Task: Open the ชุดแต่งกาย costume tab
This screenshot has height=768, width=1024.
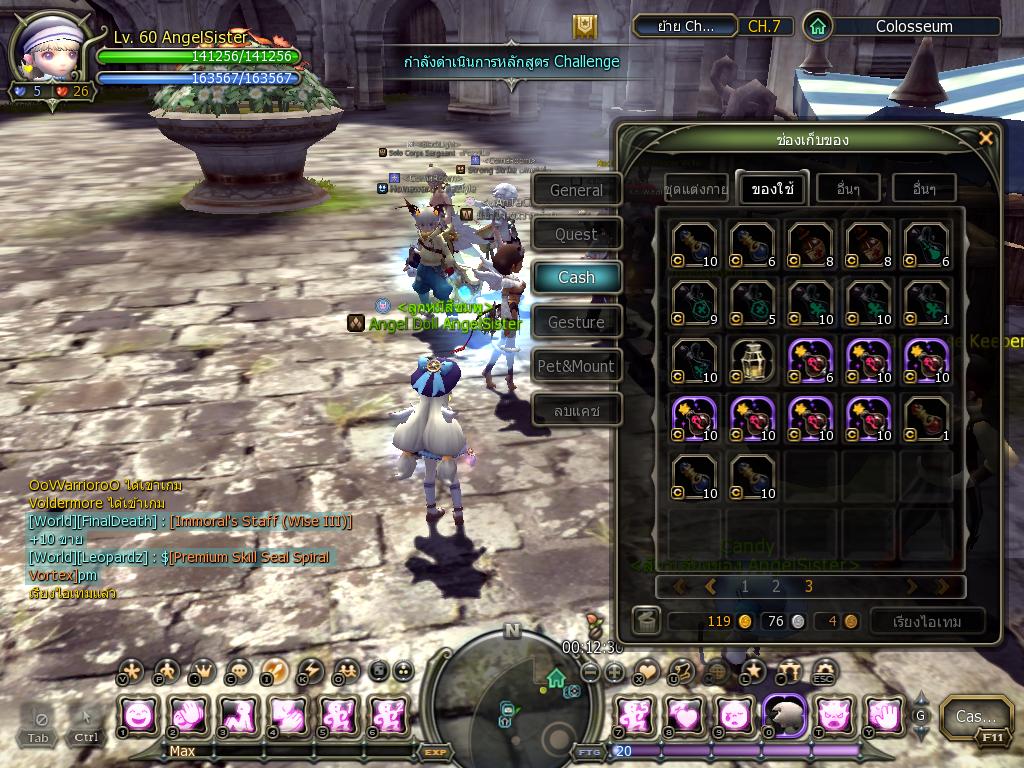Action: click(695, 188)
